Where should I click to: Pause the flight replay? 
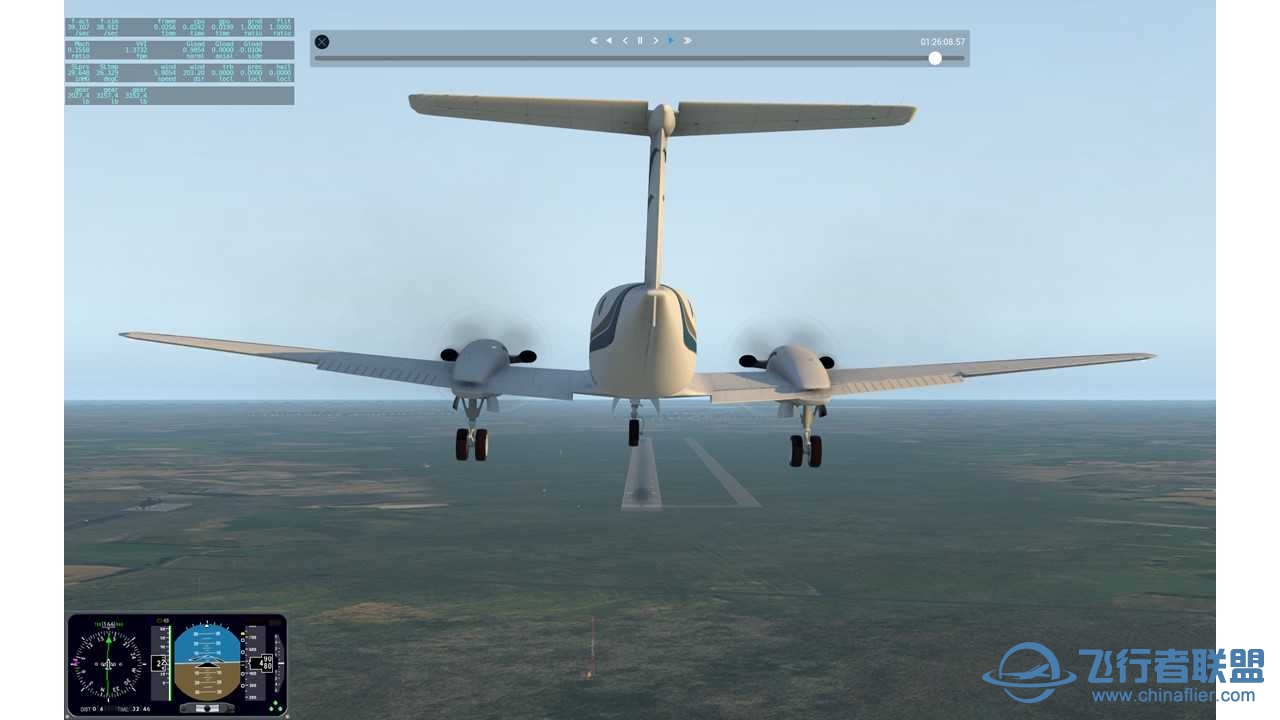(640, 41)
